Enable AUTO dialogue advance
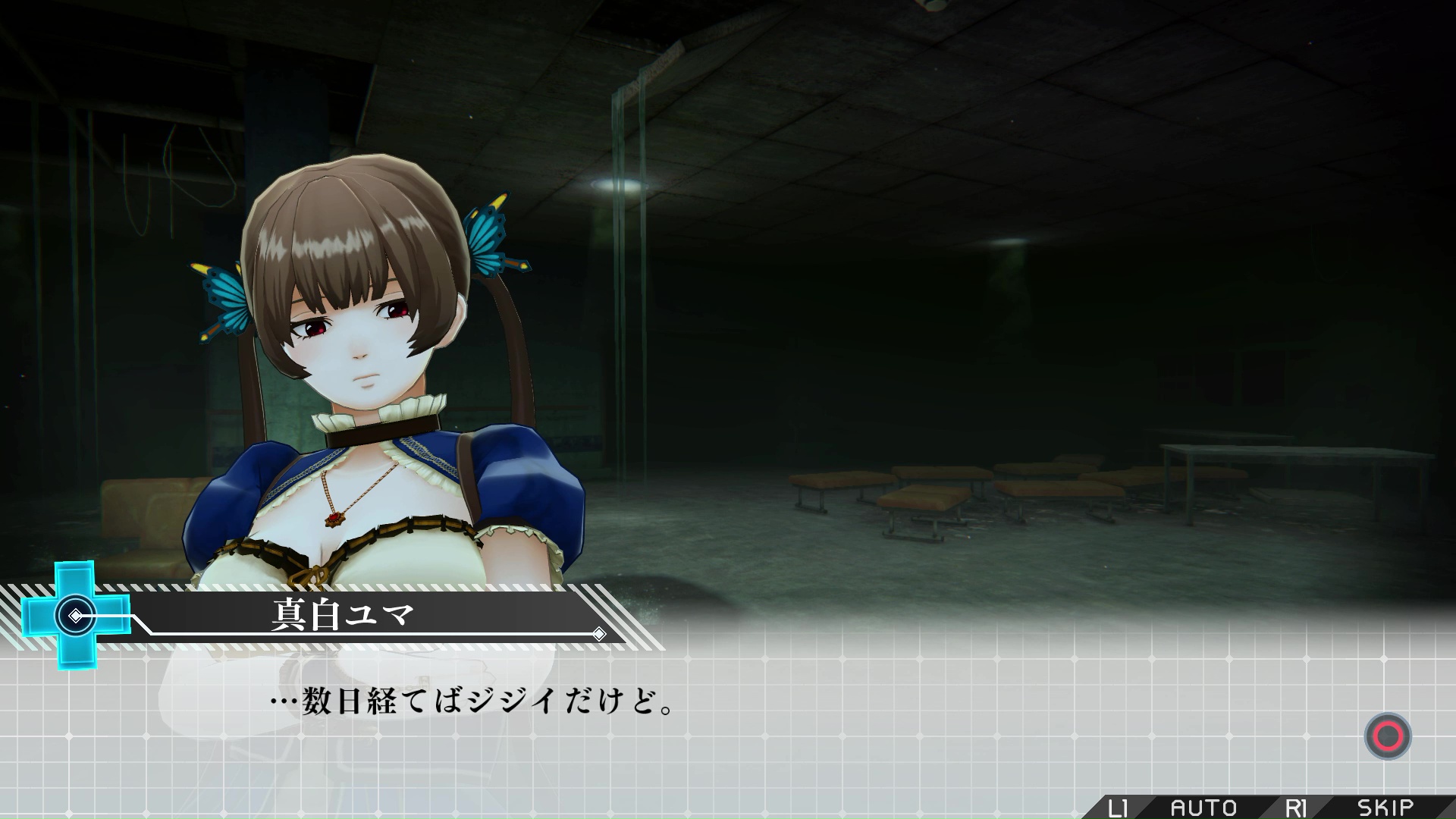The height and width of the screenshot is (819, 1456). pyautogui.click(x=1203, y=808)
